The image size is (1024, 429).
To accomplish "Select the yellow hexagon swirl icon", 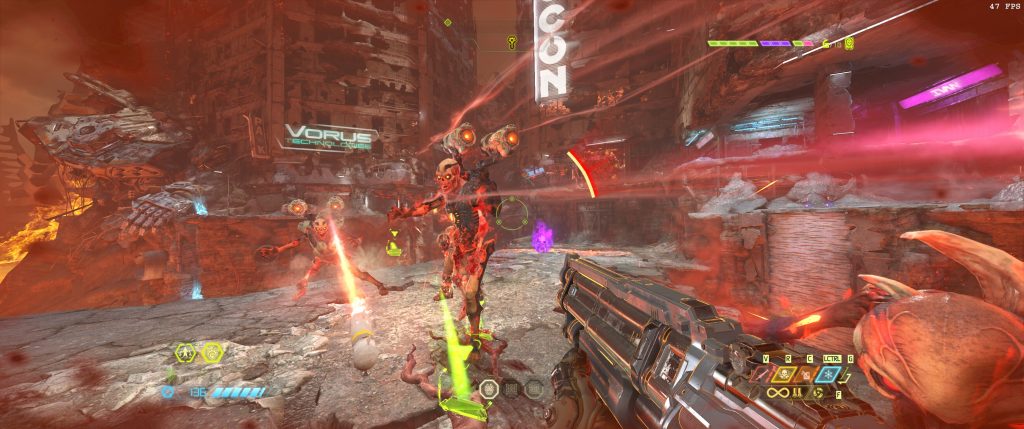I will click(x=212, y=353).
